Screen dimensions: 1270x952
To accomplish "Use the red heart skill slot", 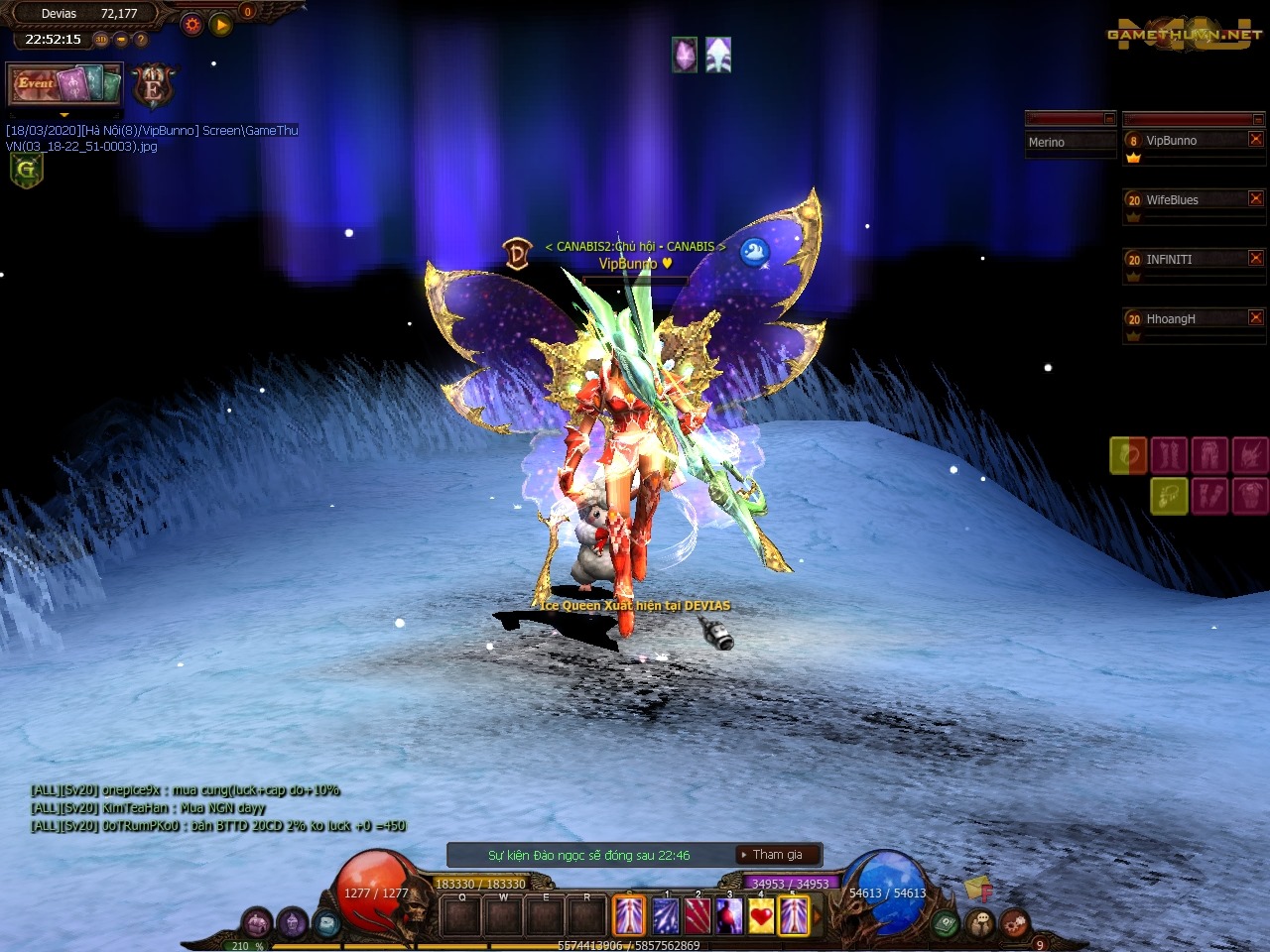I will pos(761,915).
